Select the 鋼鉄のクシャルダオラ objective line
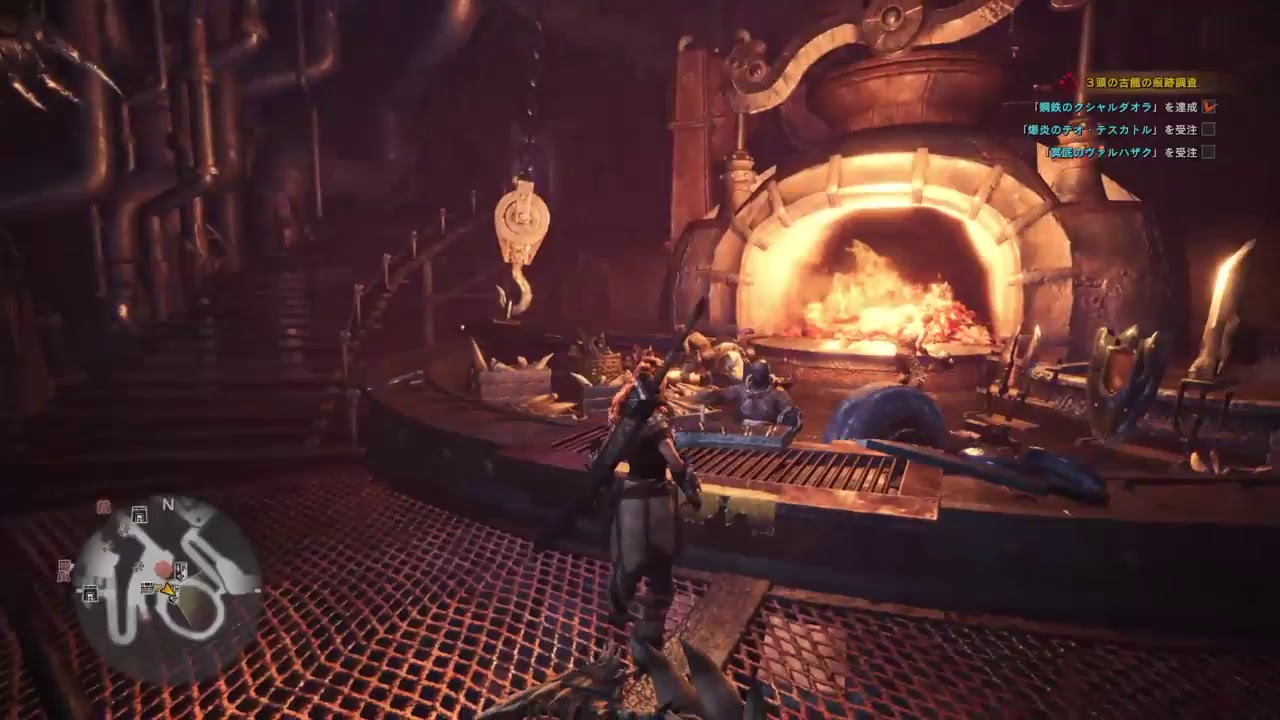The image size is (1280, 720). (x=1115, y=107)
